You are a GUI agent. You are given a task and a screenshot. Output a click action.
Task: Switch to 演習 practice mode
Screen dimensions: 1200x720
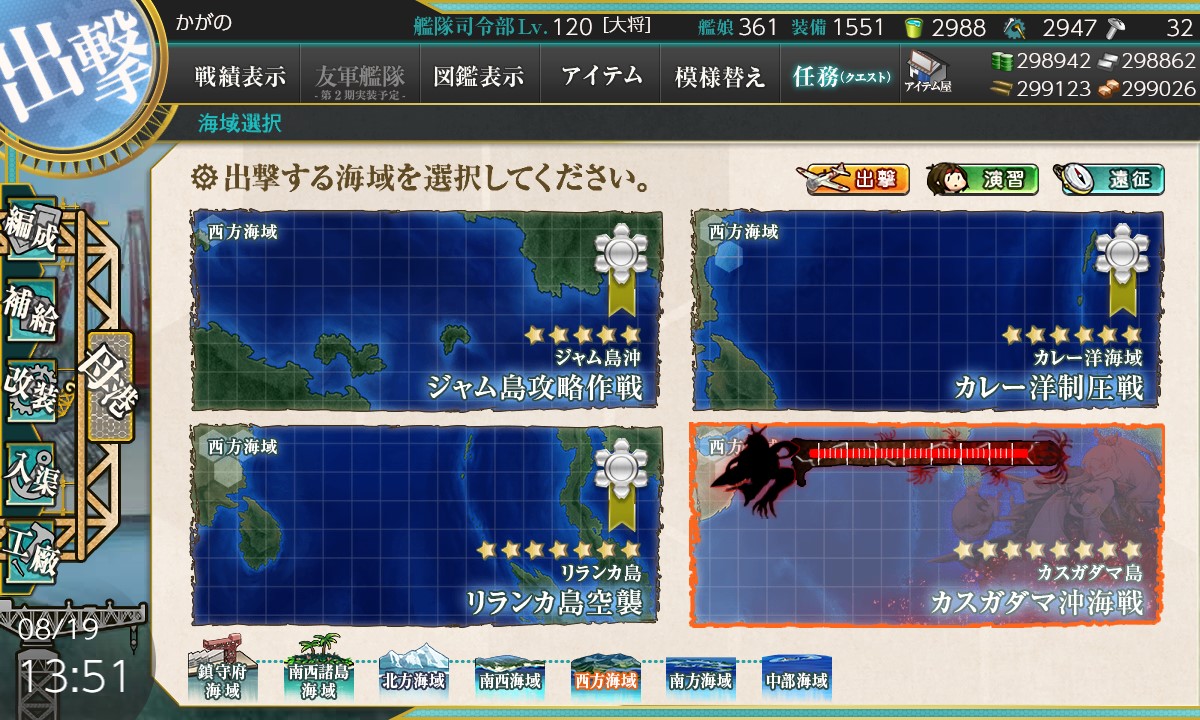[982, 180]
